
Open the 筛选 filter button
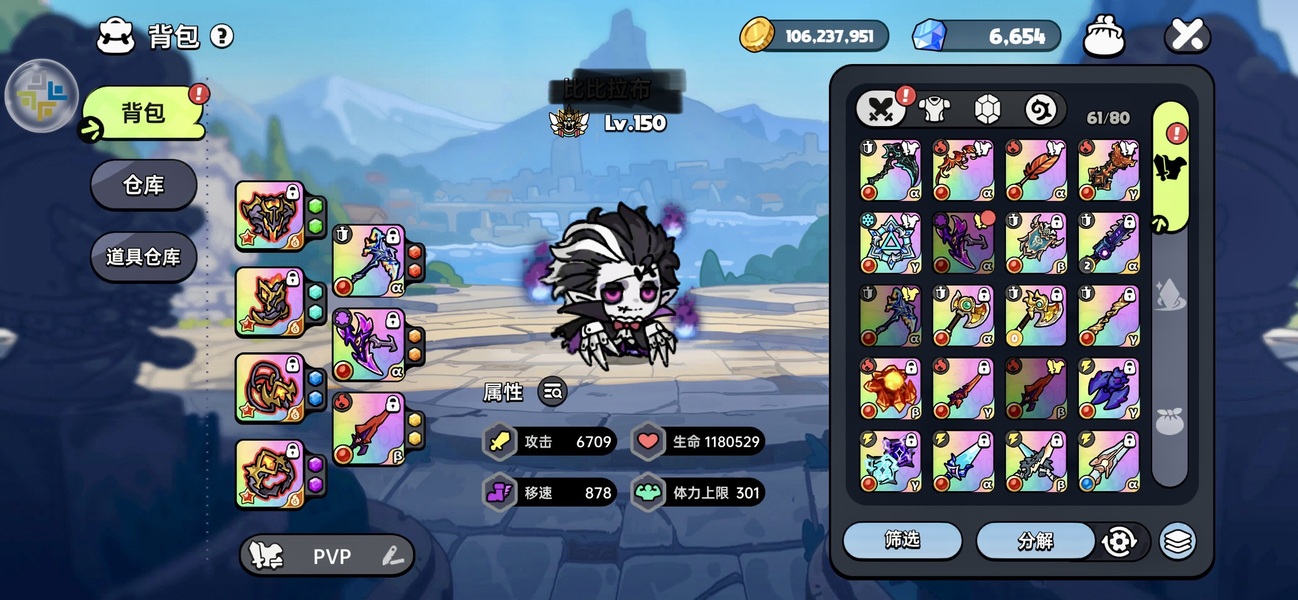[x=902, y=540]
